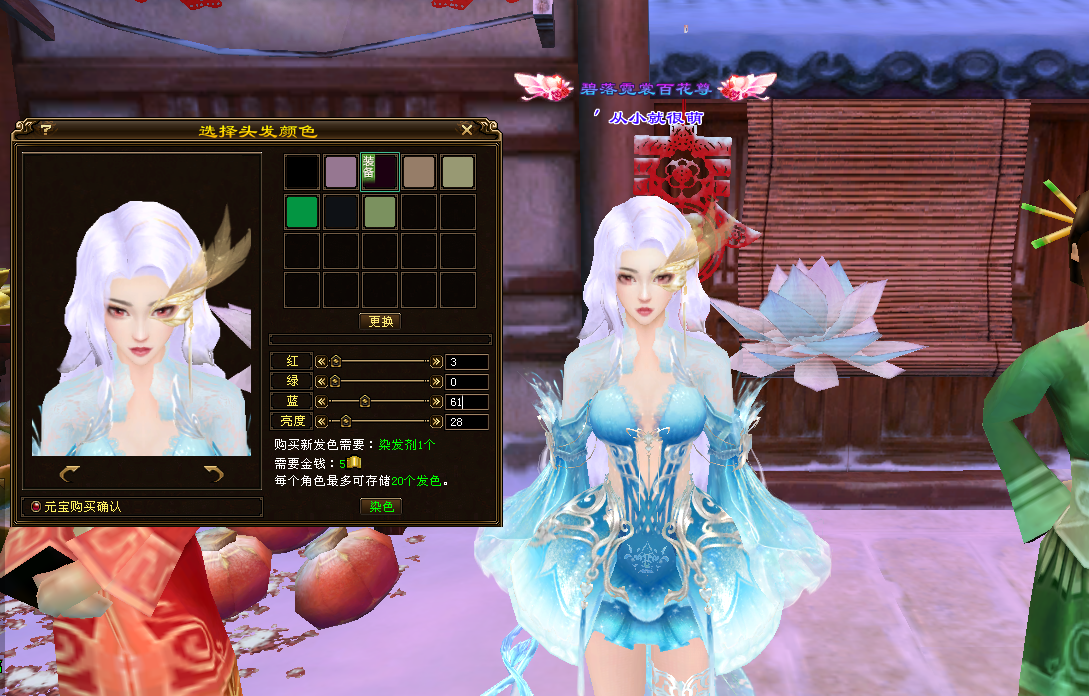Click the 更换 (replace) button

click(x=381, y=322)
